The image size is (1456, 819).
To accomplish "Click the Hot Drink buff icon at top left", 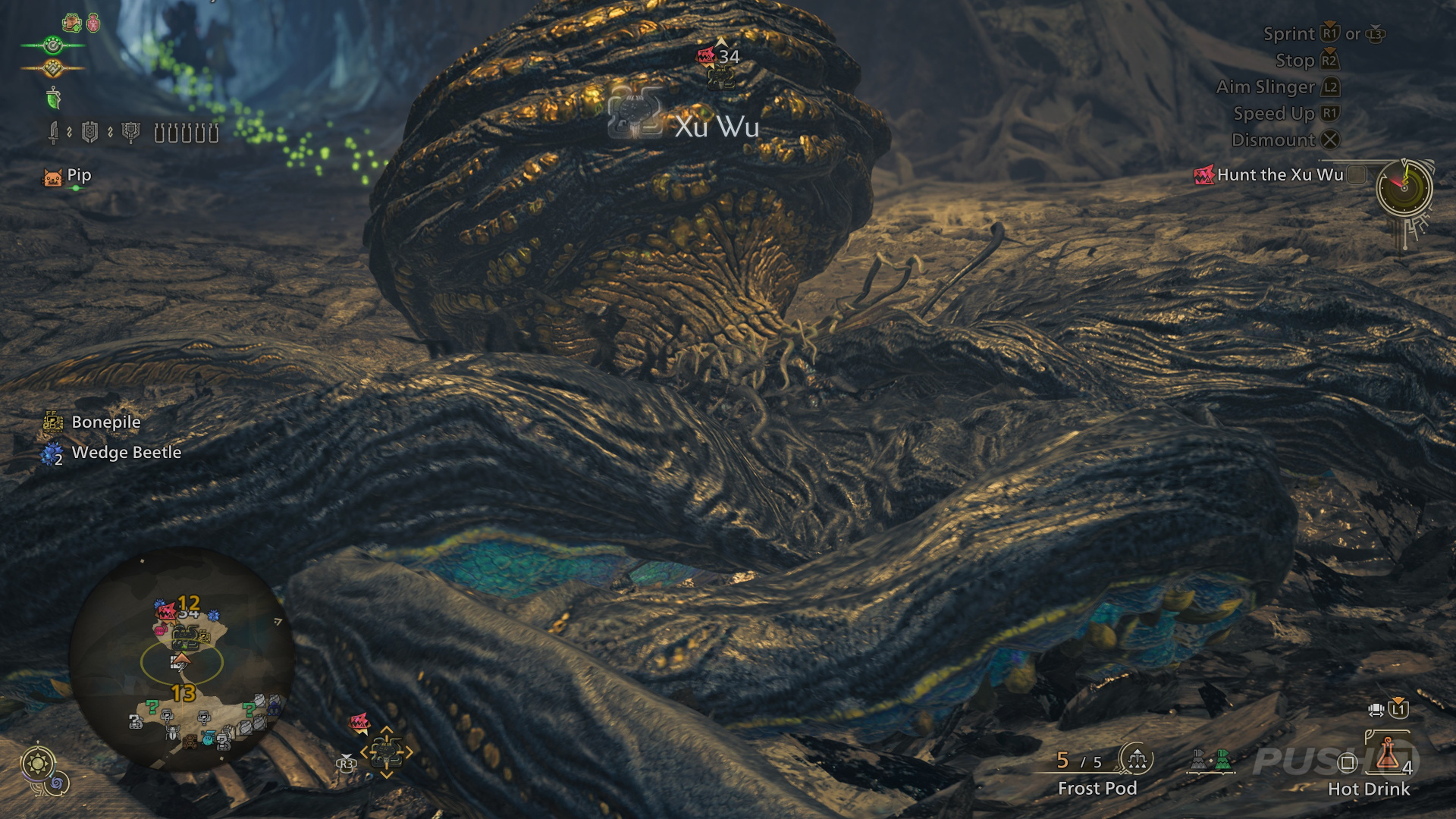I will point(71,23).
